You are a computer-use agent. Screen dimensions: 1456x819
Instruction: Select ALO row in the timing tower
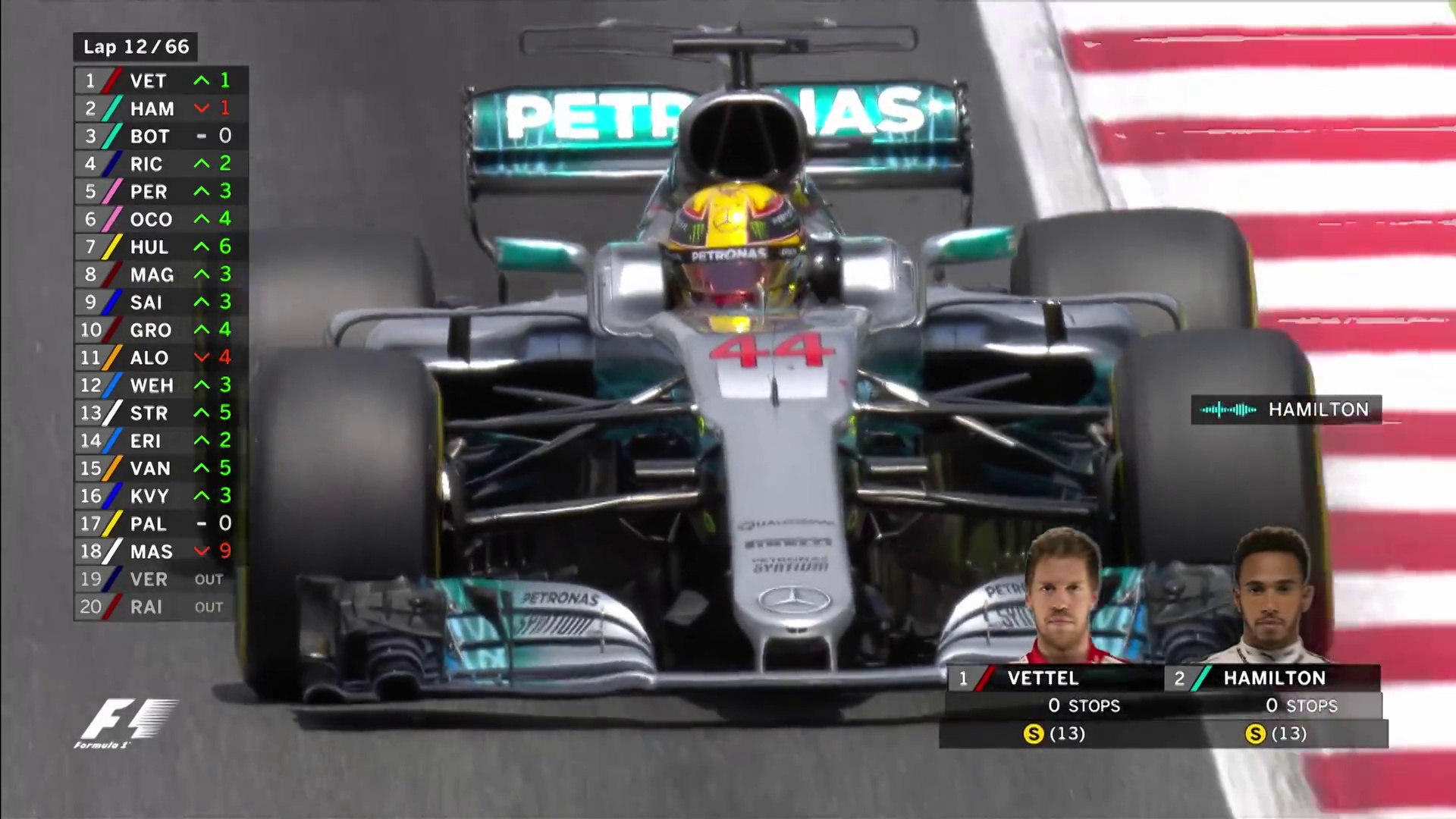pyautogui.click(x=161, y=358)
